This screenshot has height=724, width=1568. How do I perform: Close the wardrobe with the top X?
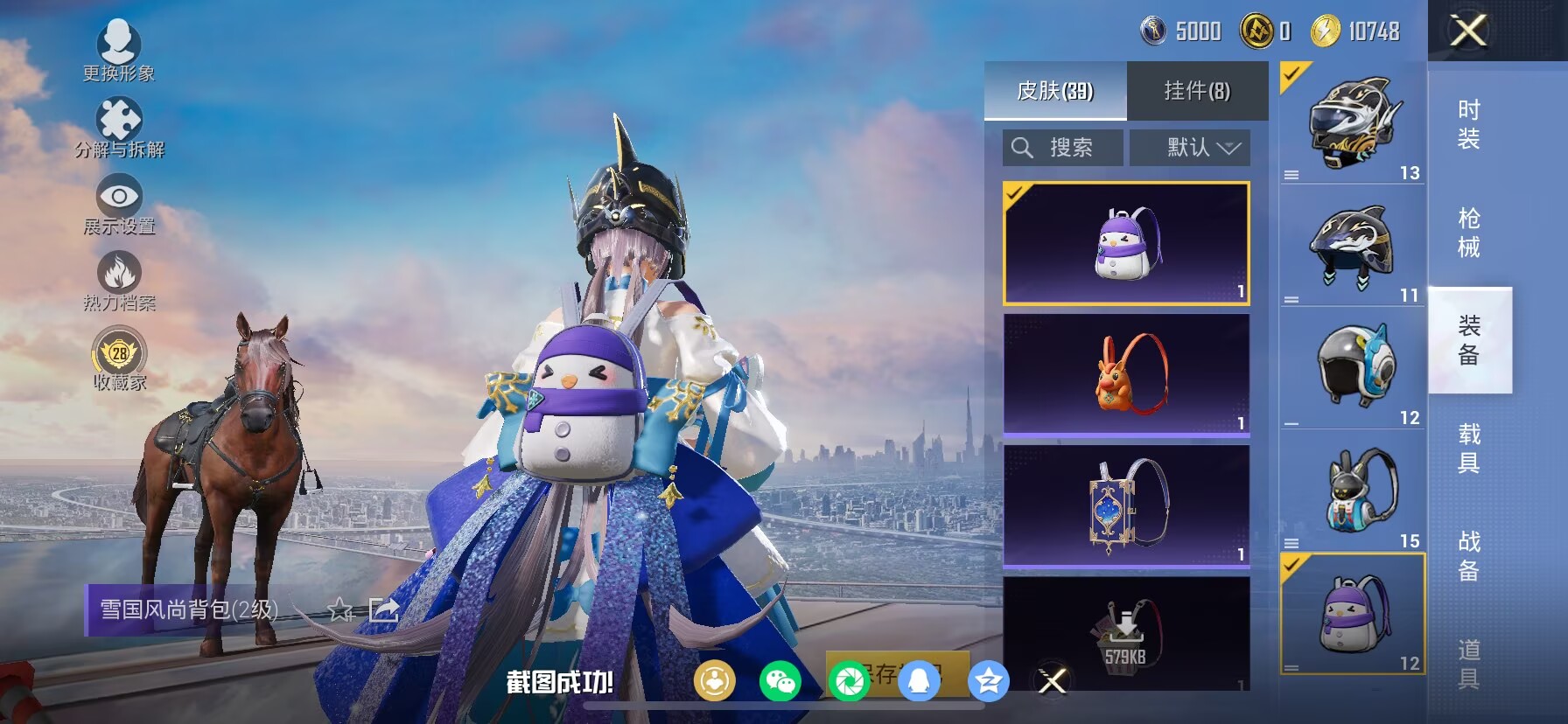pos(1468,31)
